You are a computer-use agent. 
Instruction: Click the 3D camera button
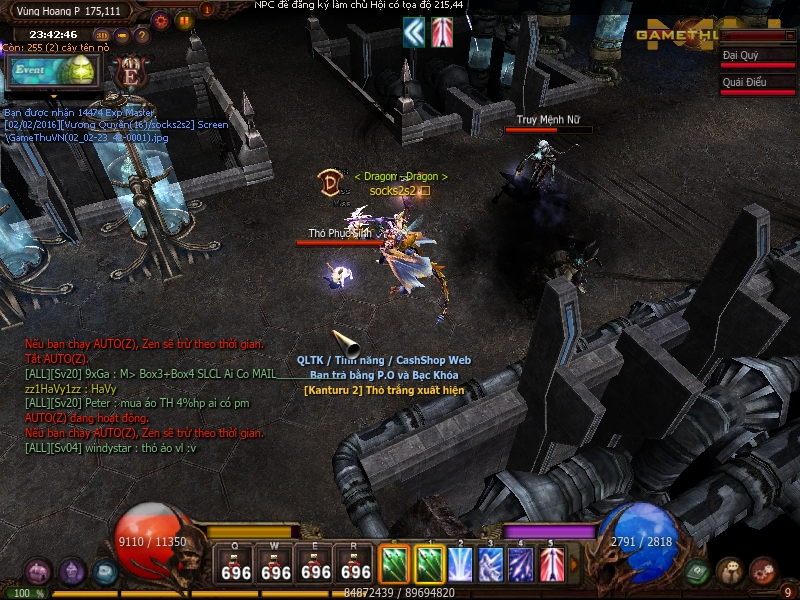point(103,36)
